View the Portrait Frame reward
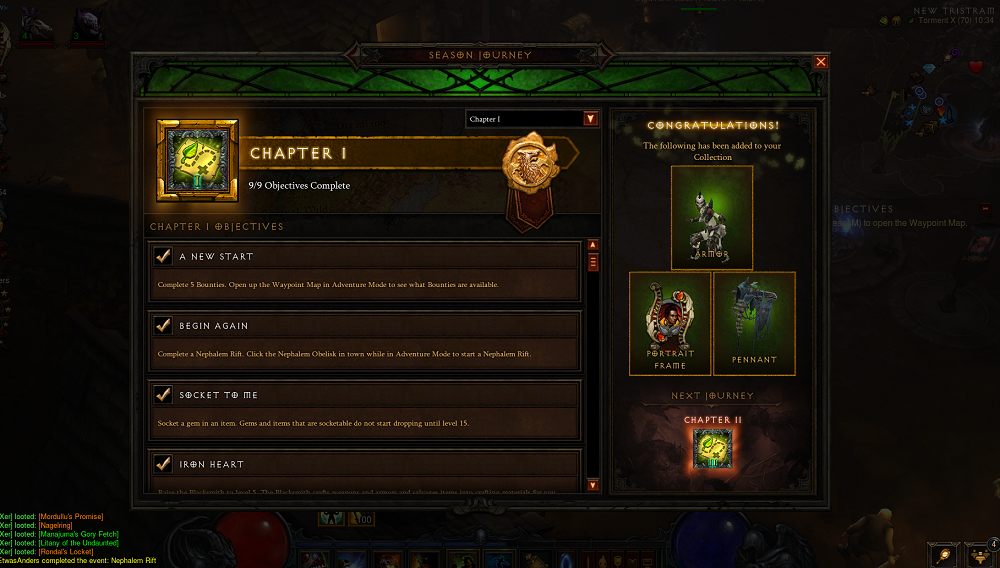 pyautogui.click(x=670, y=323)
